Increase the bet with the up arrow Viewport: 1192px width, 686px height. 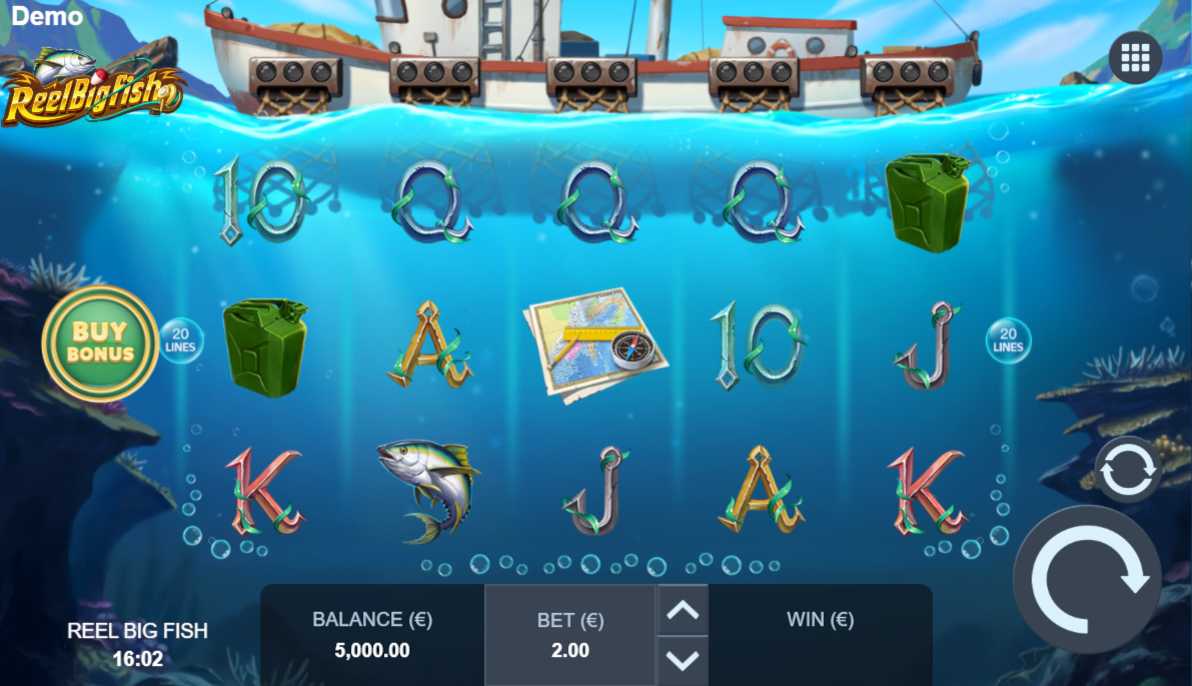[682, 610]
